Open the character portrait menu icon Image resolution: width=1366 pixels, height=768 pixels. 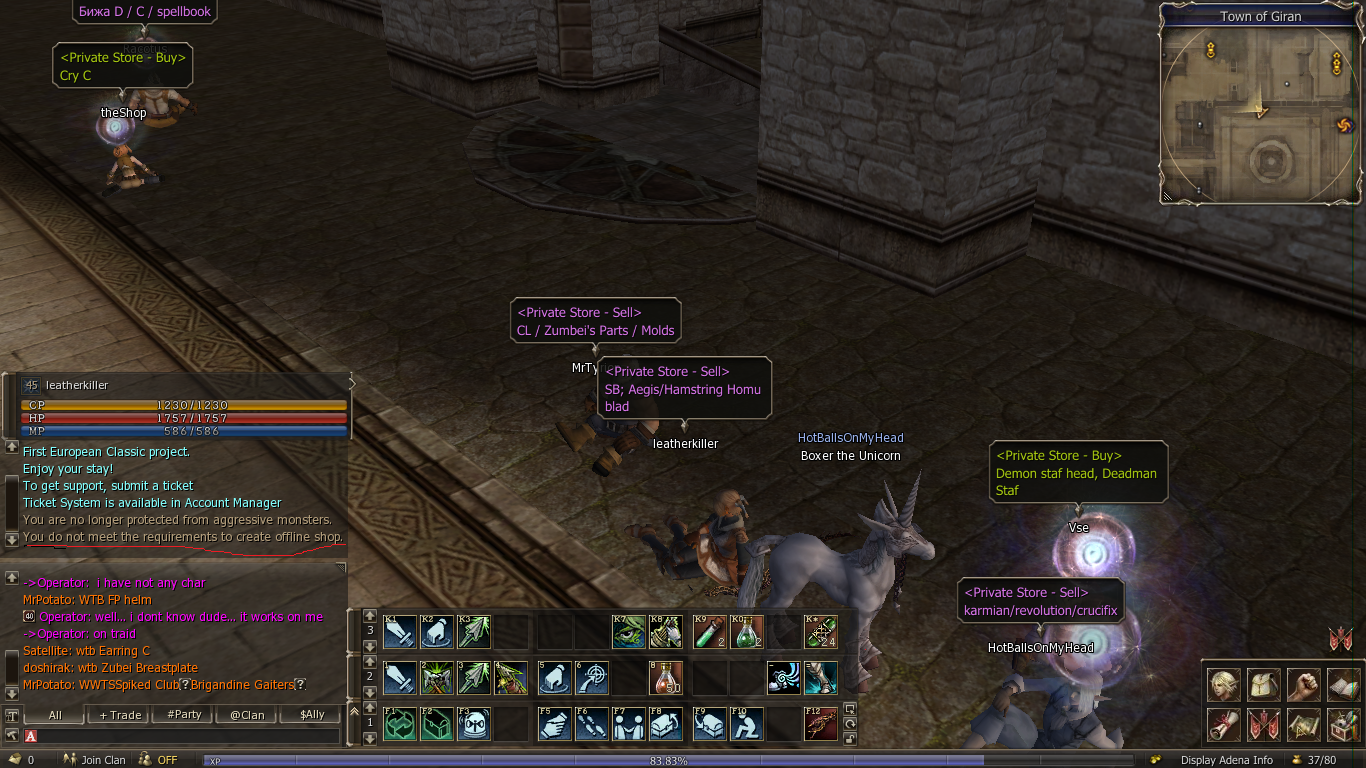[x=1223, y=685]
